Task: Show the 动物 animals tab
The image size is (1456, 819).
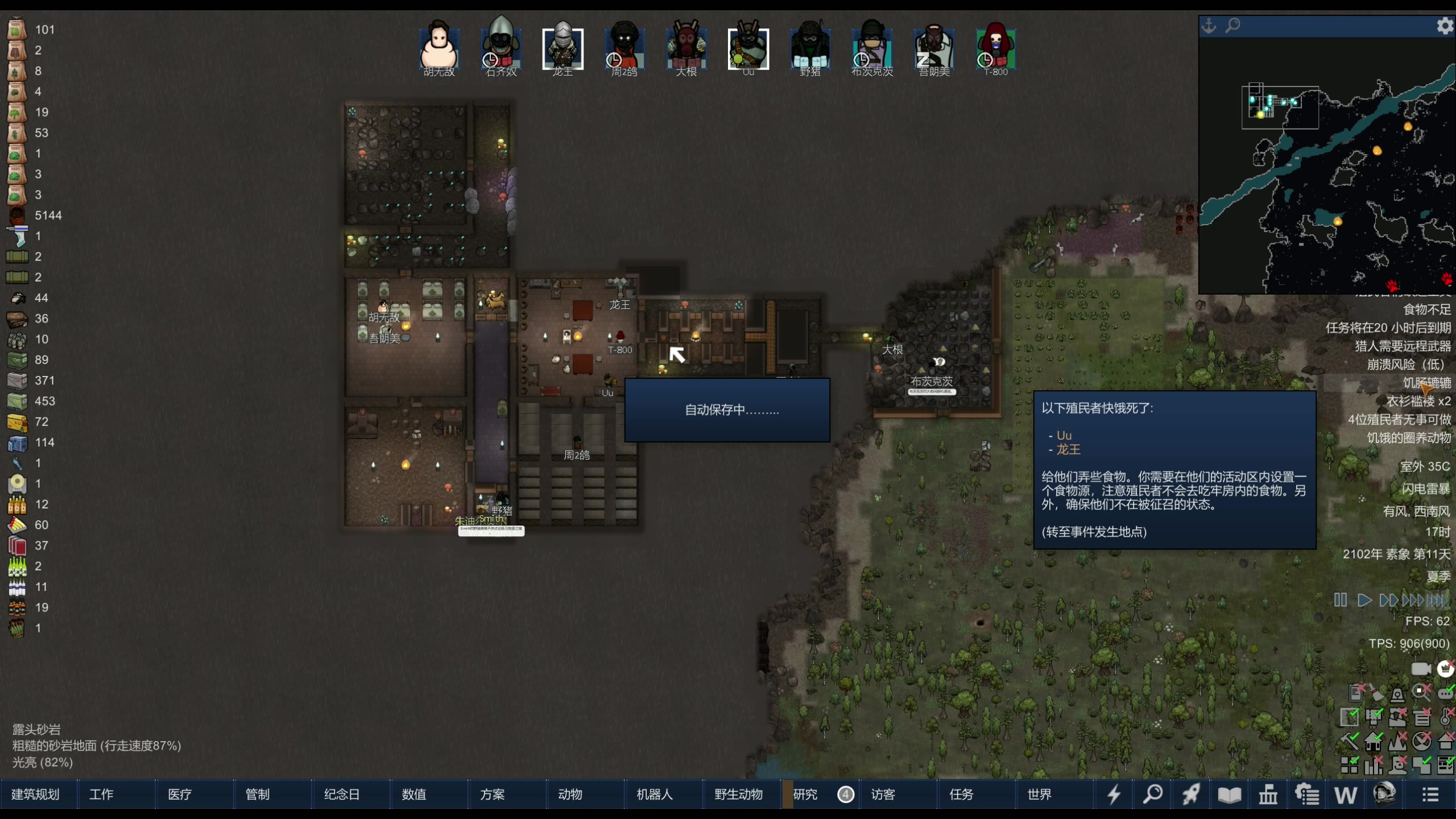Action: pyautogui.click(x=570, y=794)
